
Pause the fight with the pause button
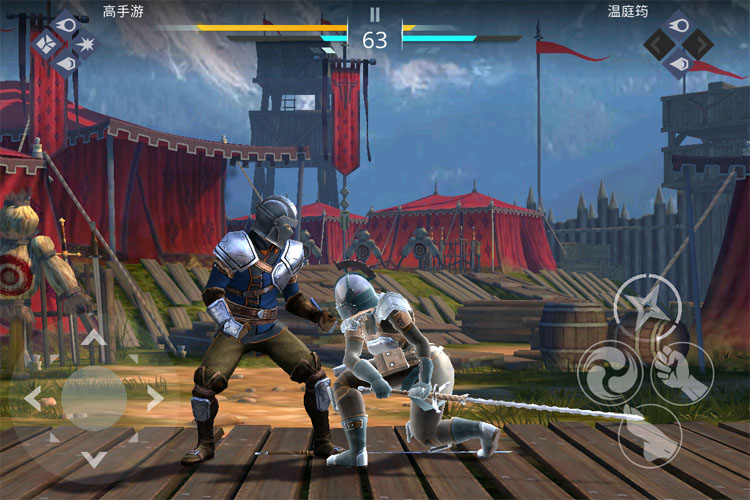pyautogui.click(x=375, y=14)
